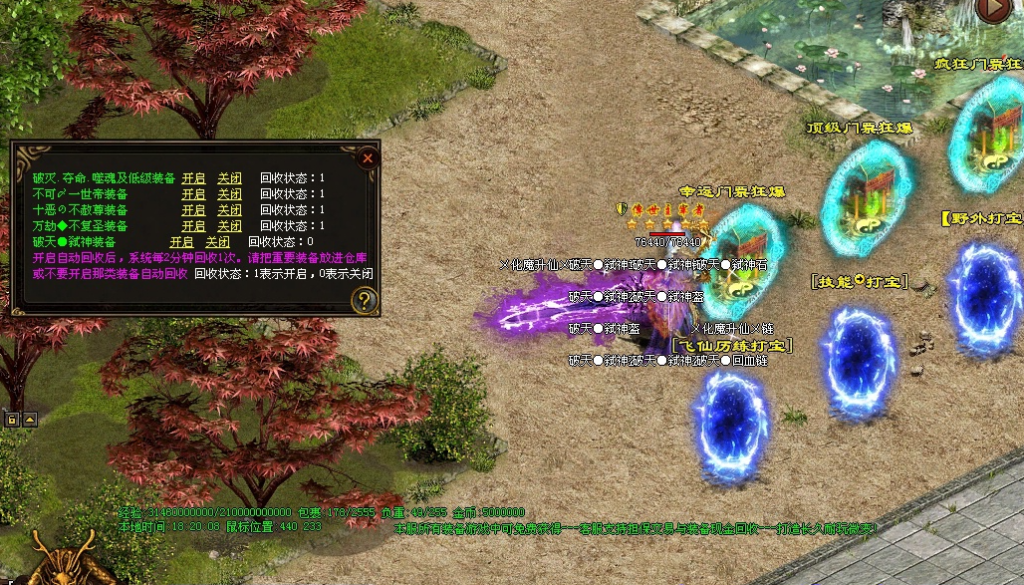Turn on 十恶不赦尊装备 recycling with 开启
This screenshot has width=1024, height=585.
click(193, 210)
